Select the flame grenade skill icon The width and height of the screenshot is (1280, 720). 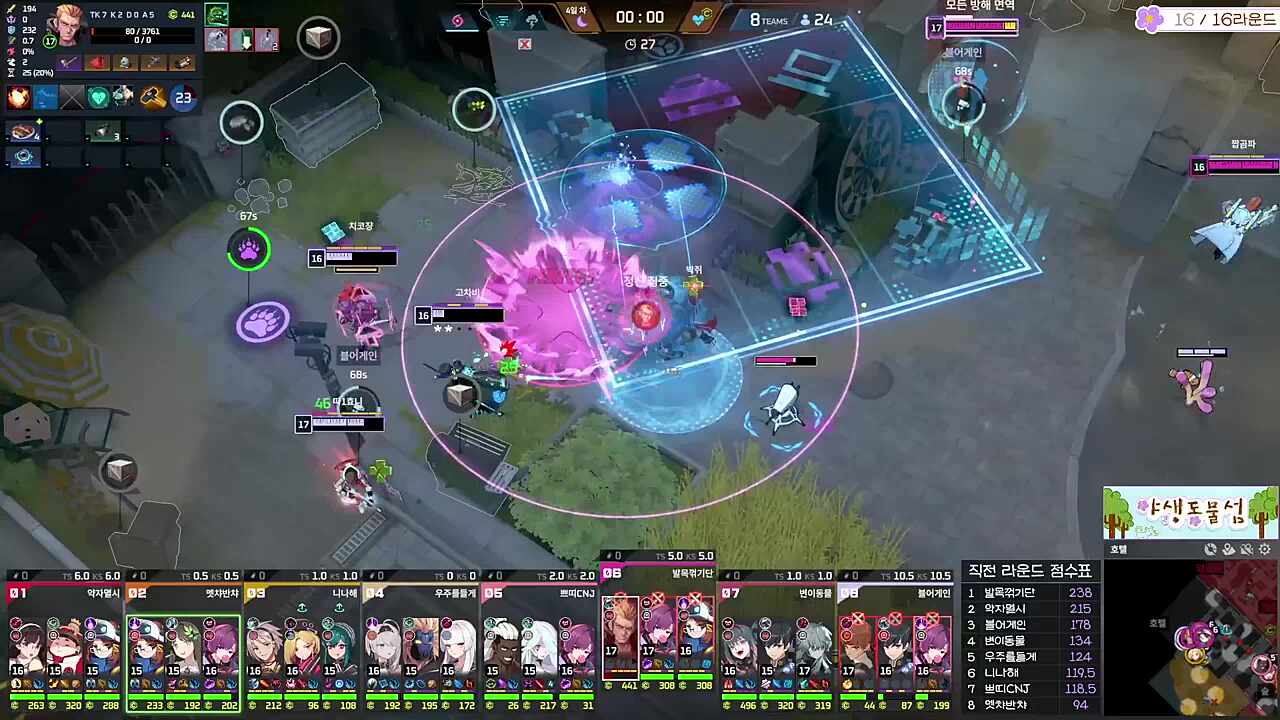coord(17,97)
